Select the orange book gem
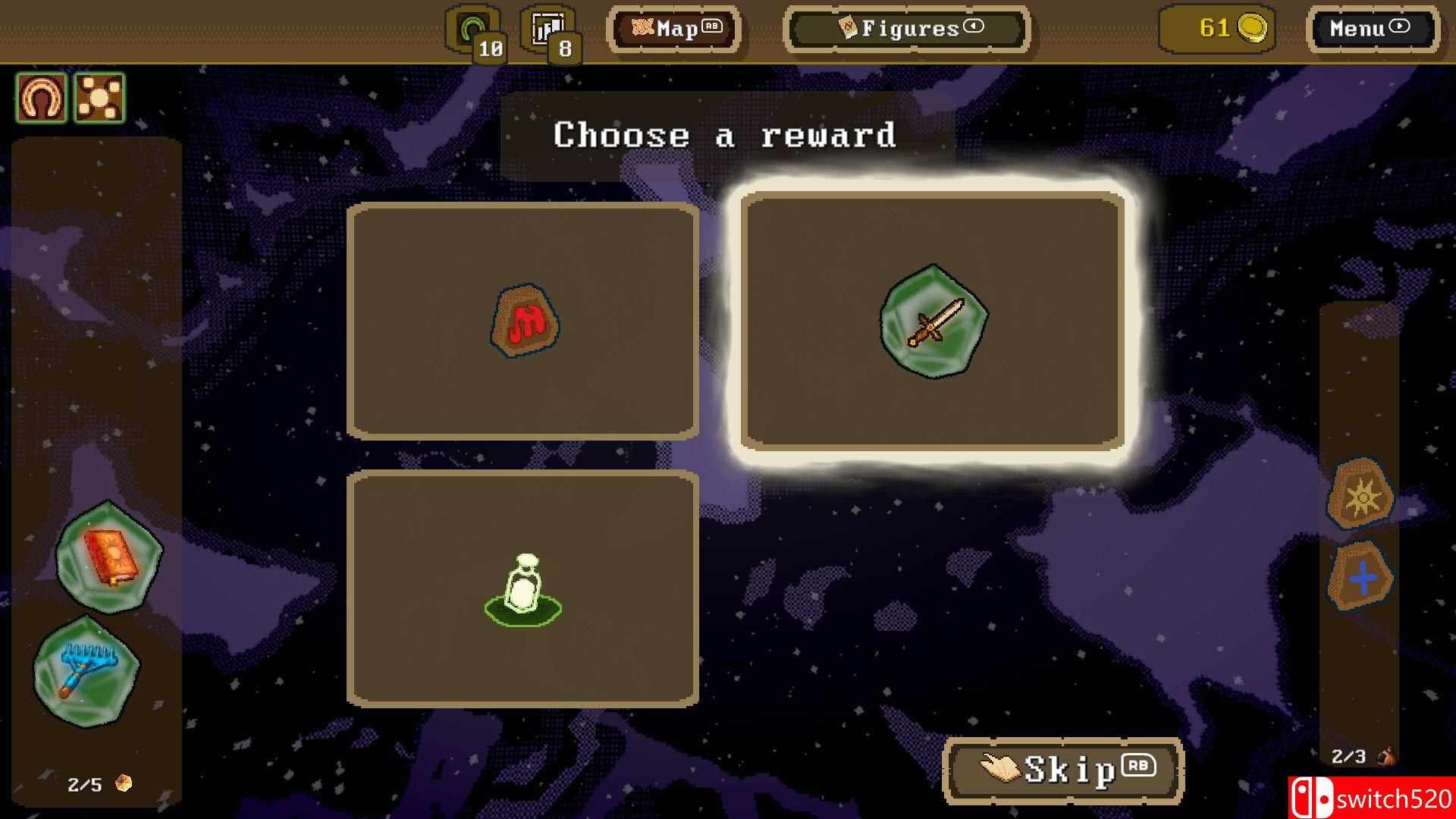1456x819 pixels. pyautogui.click(x=109, y=557)
